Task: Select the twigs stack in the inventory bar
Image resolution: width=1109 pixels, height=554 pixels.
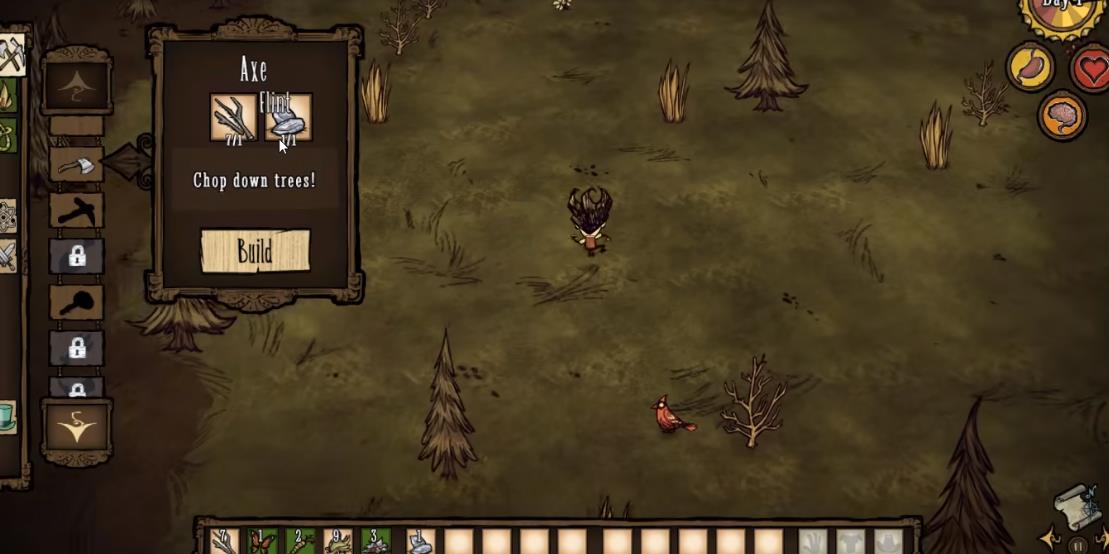Action: point(224,542)
